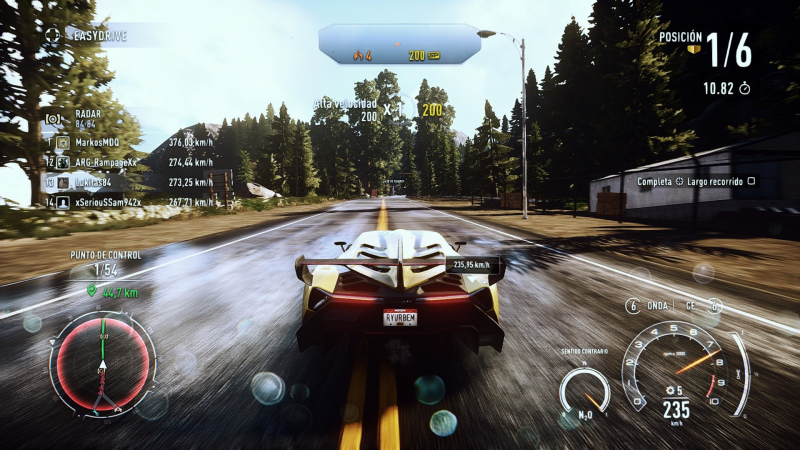The height and width of the screenshot is (450, 800).
Task: Select the Largo recorrido objective
Action: [x=696, y=181]
